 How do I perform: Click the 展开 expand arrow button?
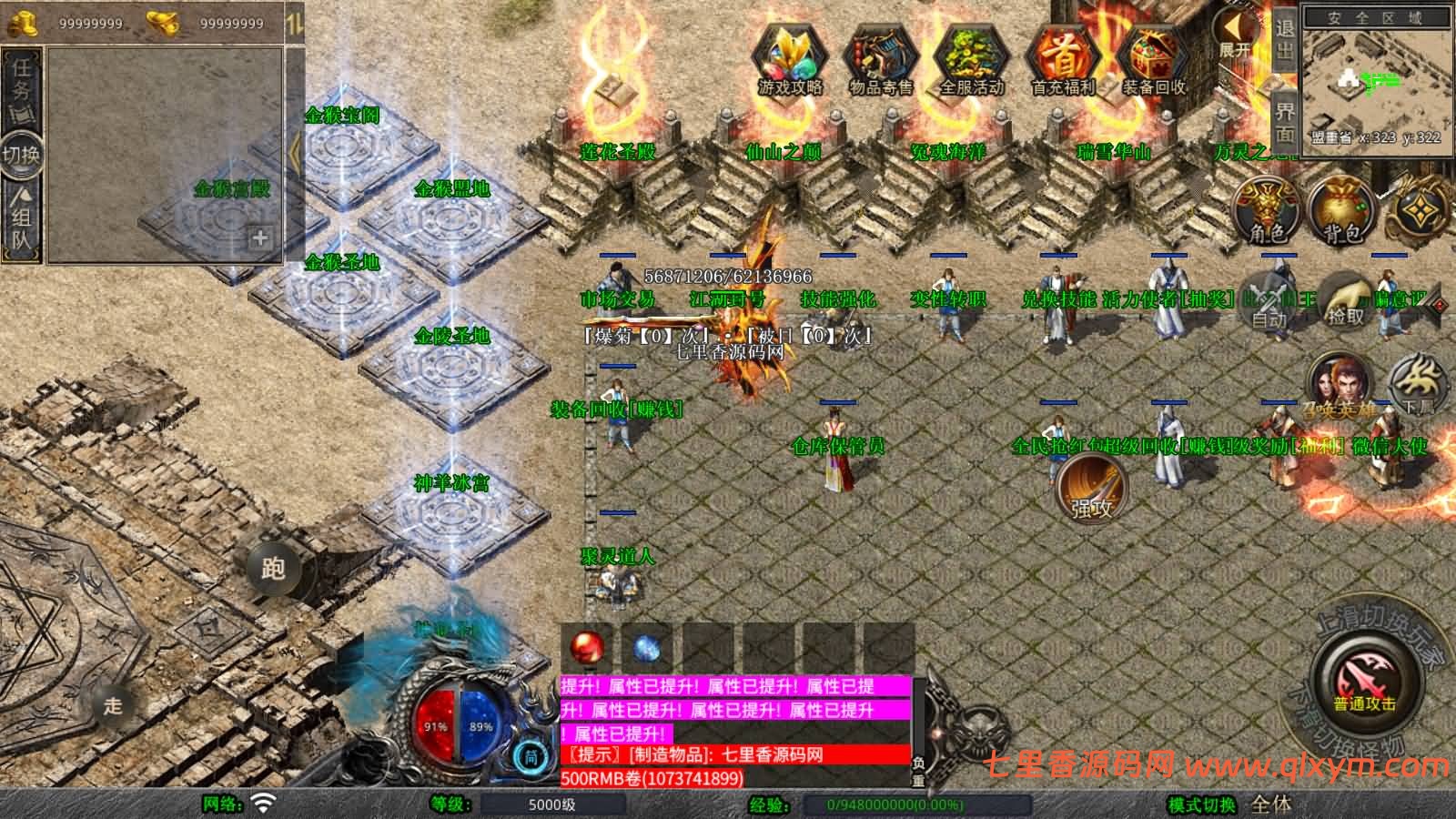click(x=1235, y=36)
